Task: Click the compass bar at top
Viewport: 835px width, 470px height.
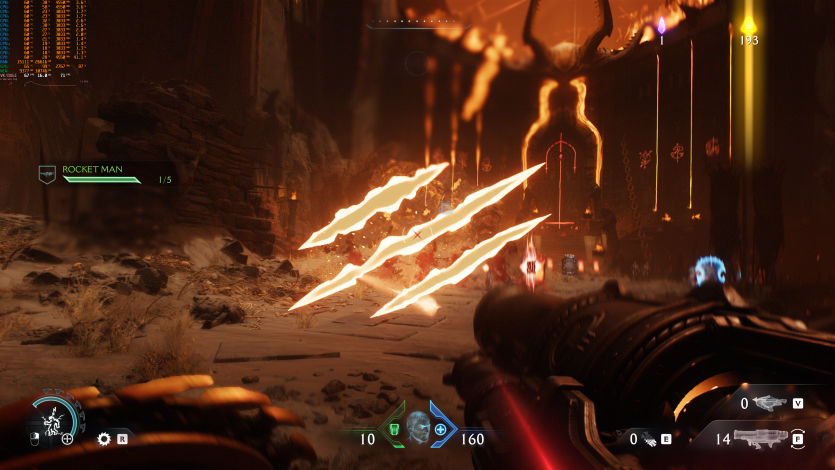Action: [x=417, y=24]
